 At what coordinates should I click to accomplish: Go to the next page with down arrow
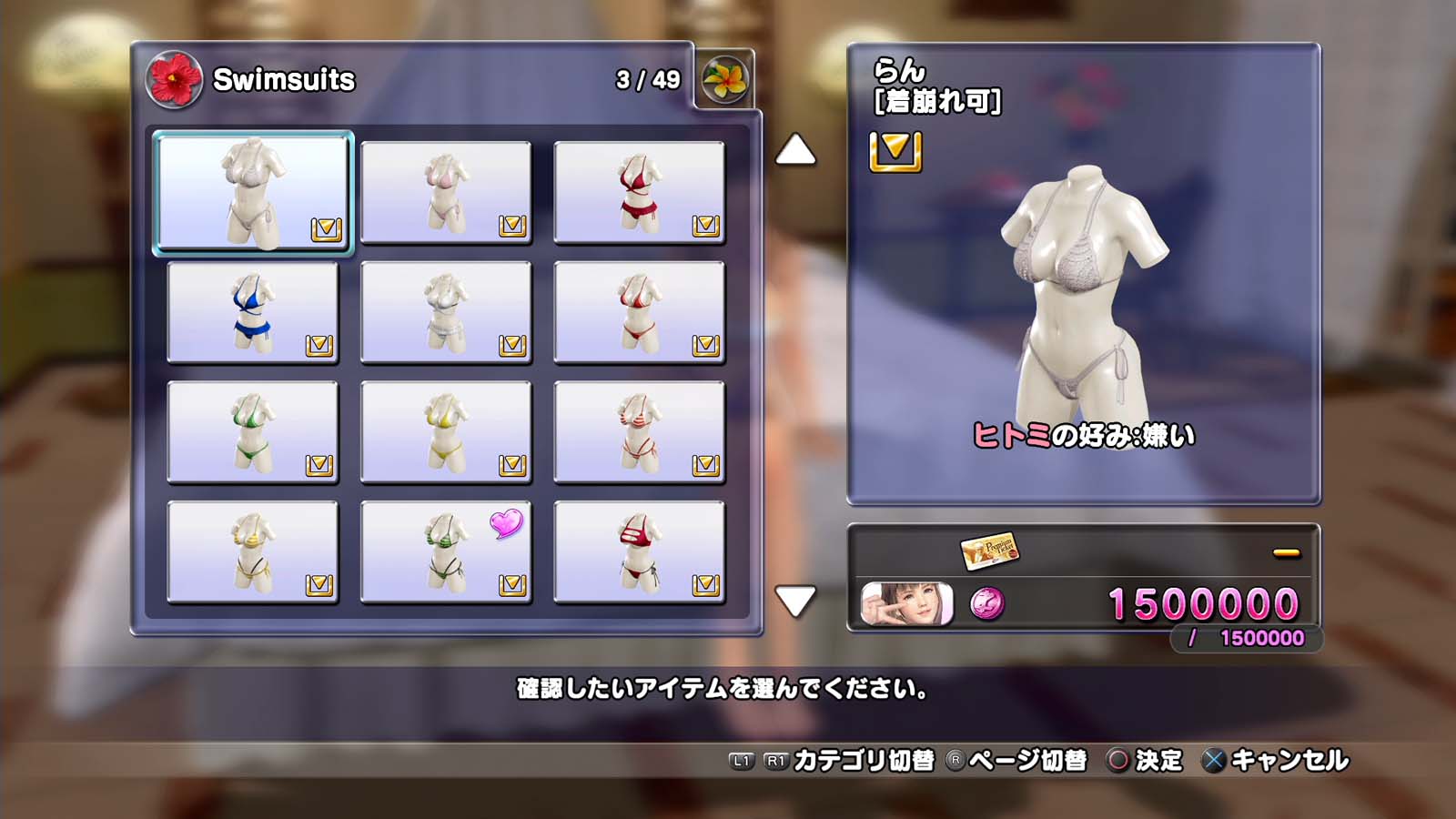[x=795, y=601]
